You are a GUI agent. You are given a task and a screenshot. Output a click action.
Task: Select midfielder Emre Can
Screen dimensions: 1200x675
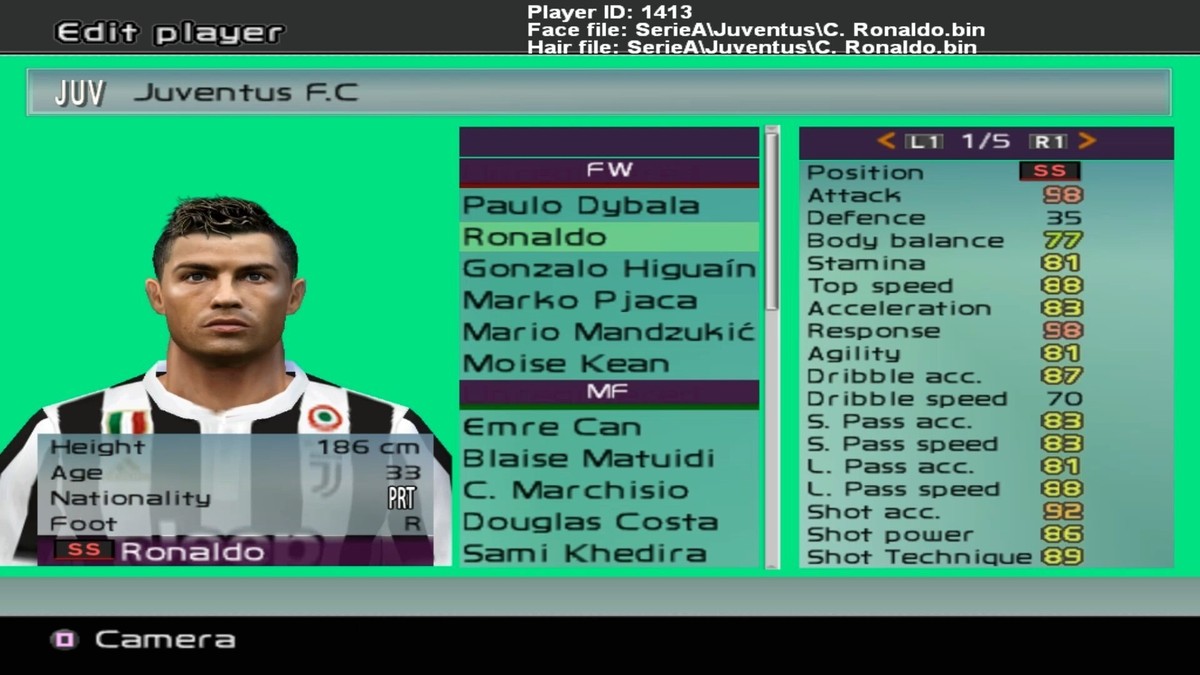click(551, 427)
